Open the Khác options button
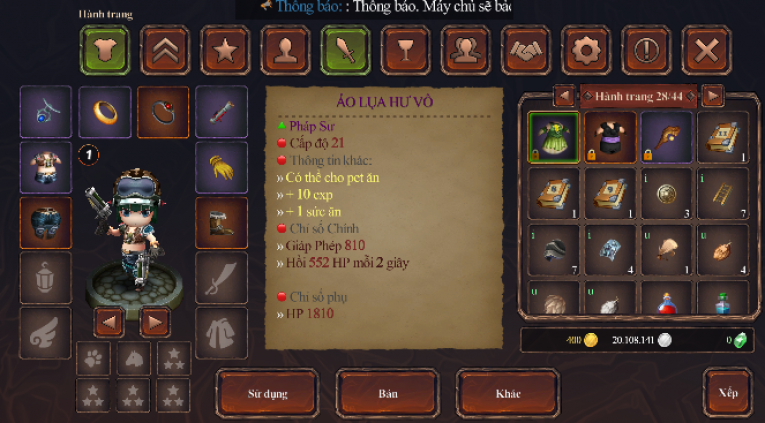The width and height of the screenshot is (765, 423). click(508, 393)
